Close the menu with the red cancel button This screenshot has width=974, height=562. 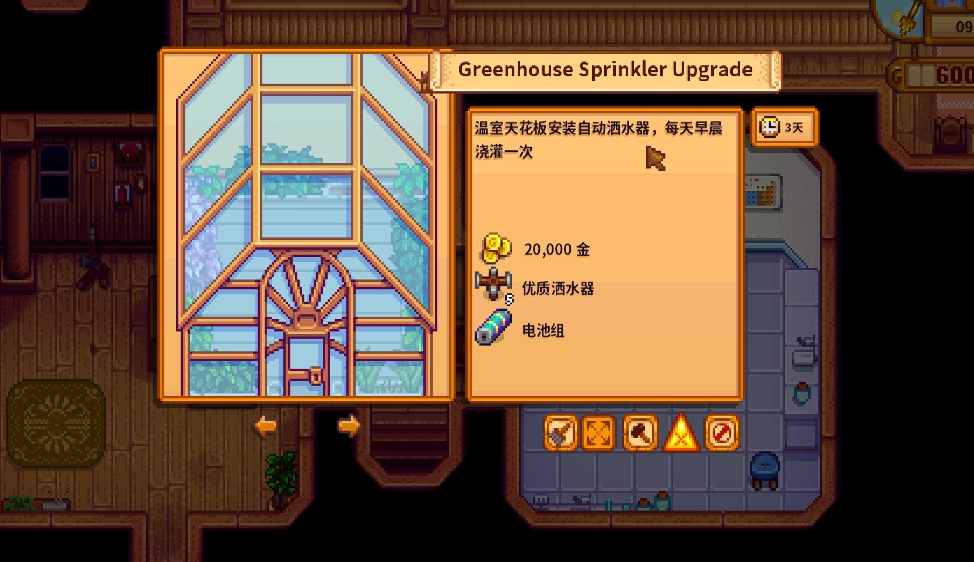(x=721, y=433)
